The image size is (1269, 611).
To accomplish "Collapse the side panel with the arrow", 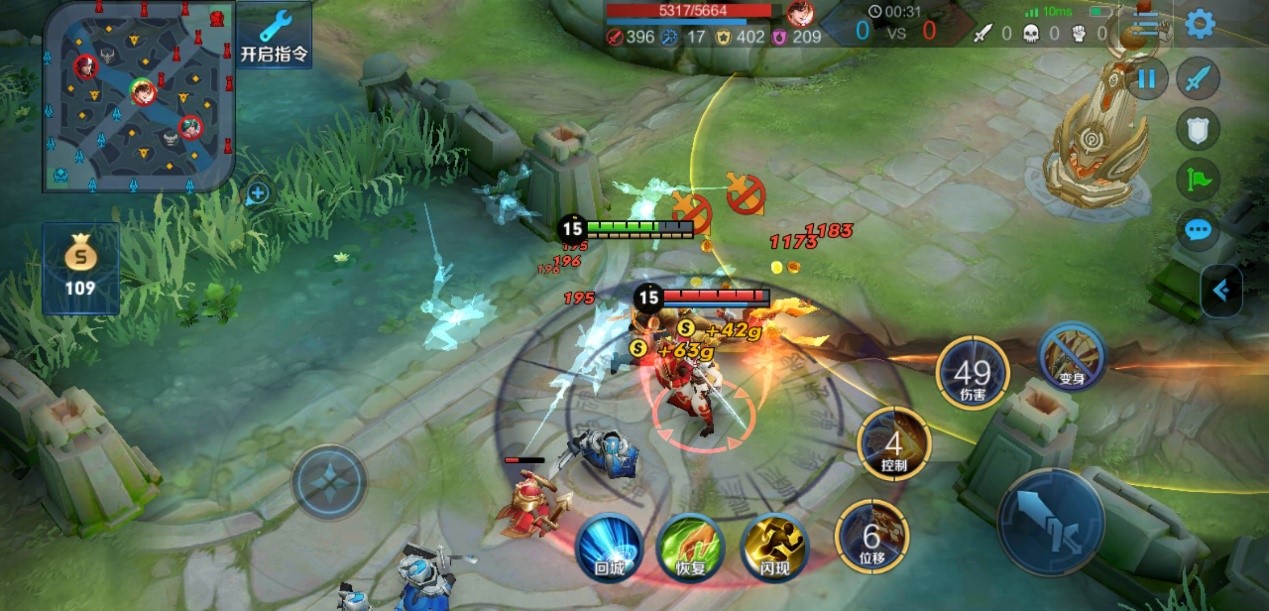I will tap(1222, 291).
